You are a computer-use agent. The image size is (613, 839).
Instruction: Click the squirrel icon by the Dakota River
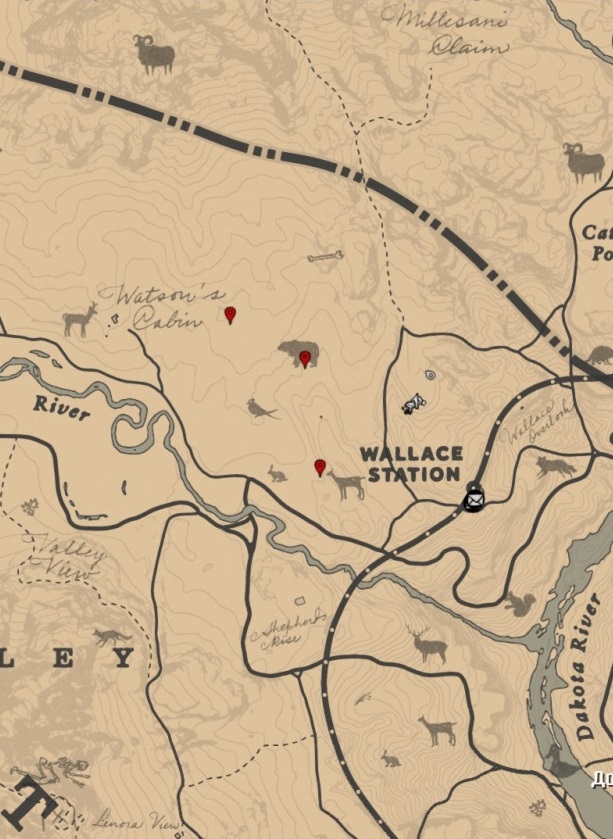519,604
